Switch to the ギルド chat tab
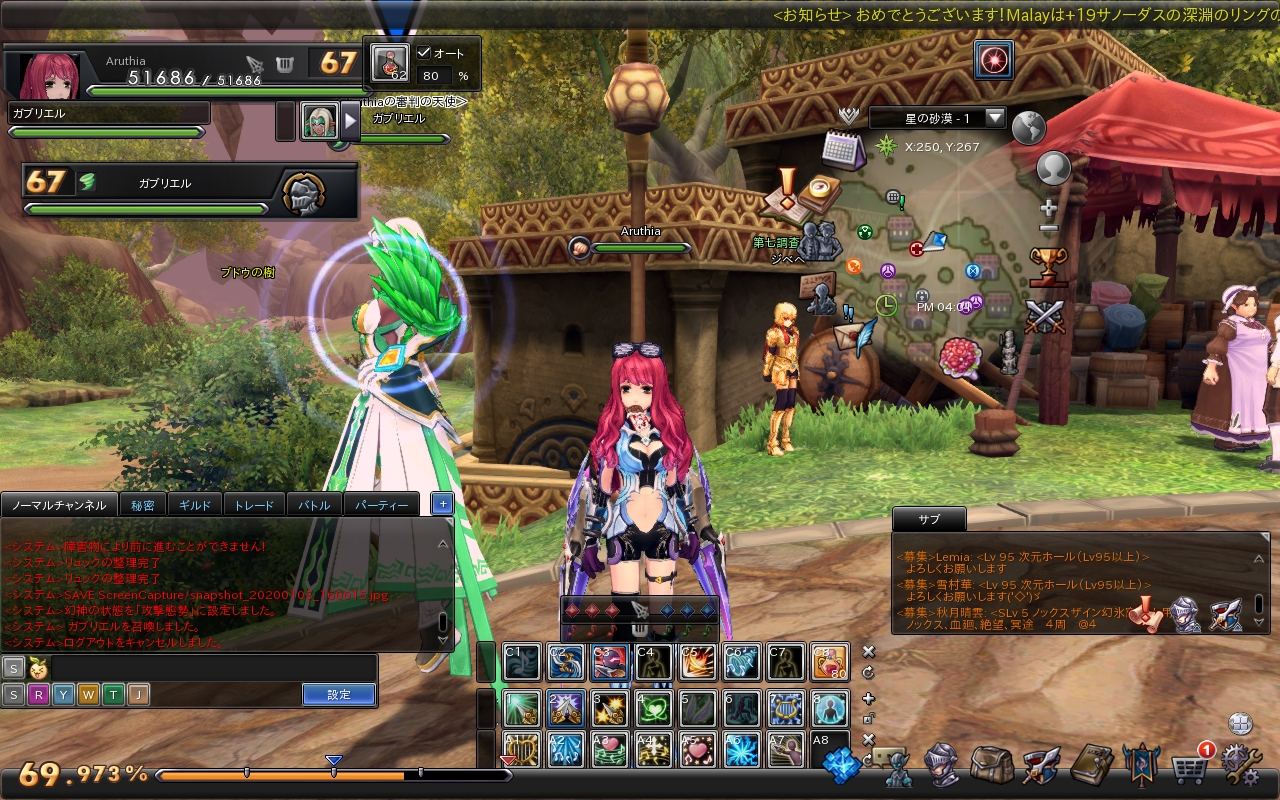This screenshot has height=800, width=1280. point(196,504)
